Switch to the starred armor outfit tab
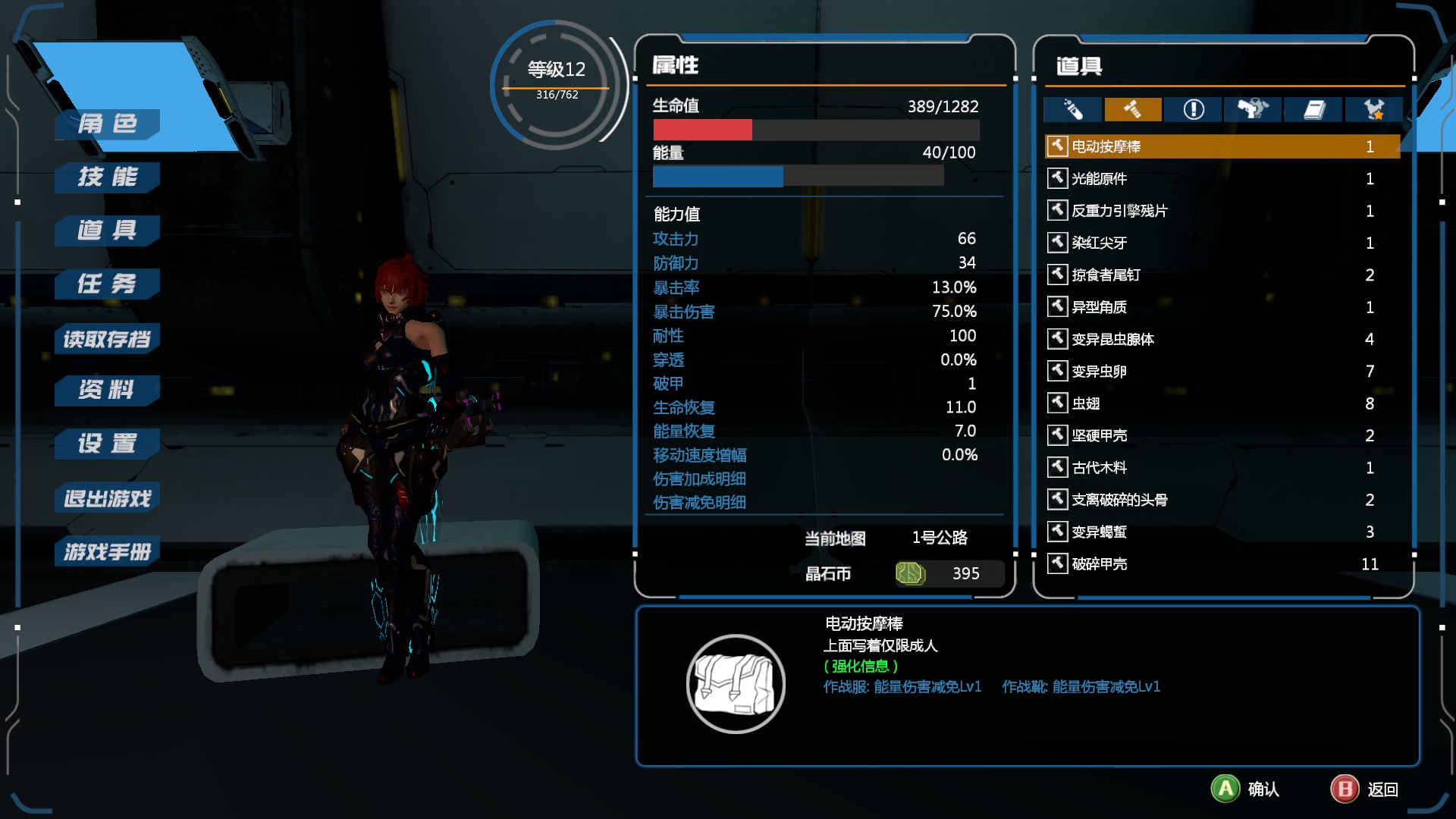 point(1373,110)
